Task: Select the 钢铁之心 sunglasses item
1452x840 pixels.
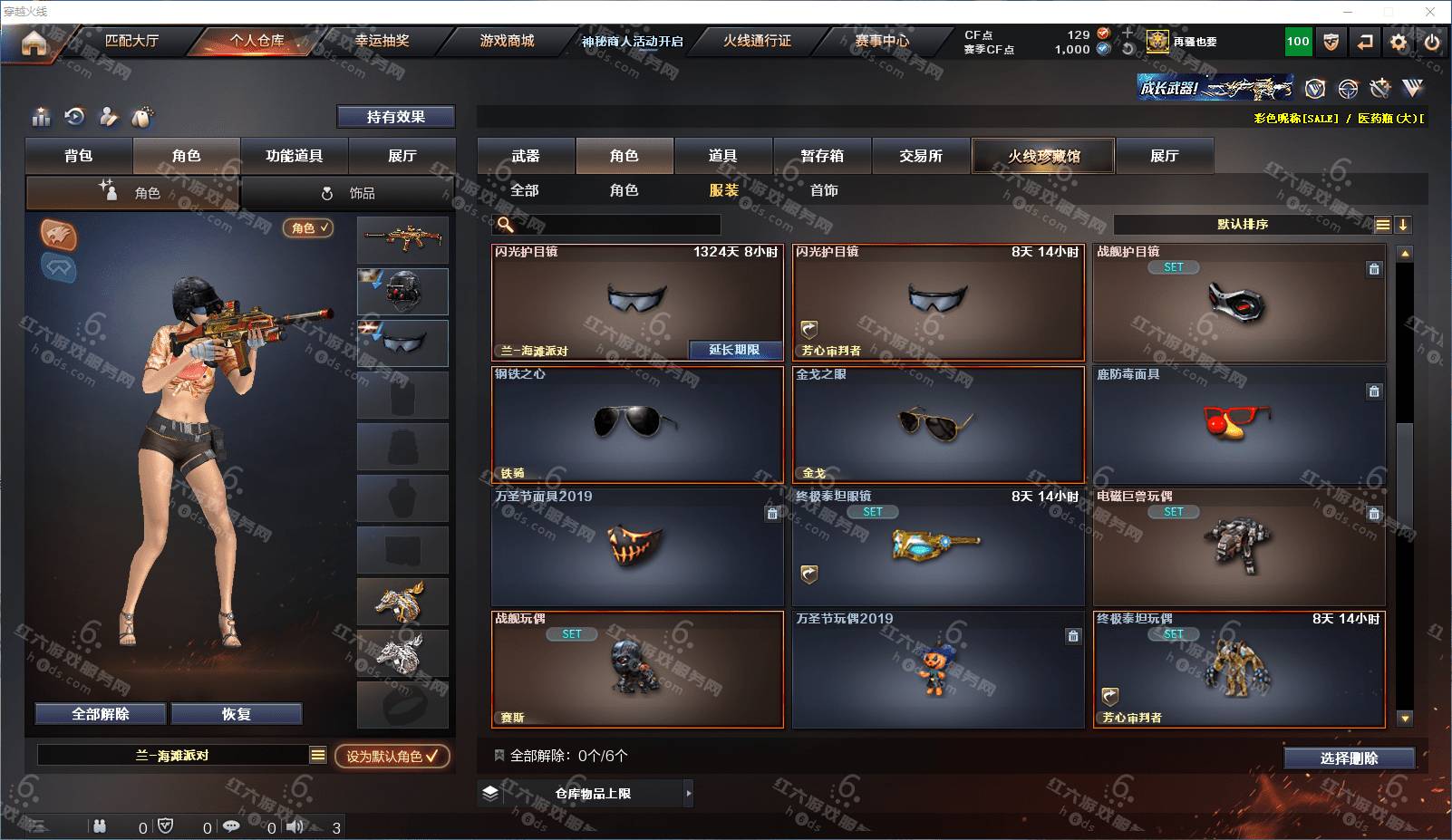Action: pos(637,424)
